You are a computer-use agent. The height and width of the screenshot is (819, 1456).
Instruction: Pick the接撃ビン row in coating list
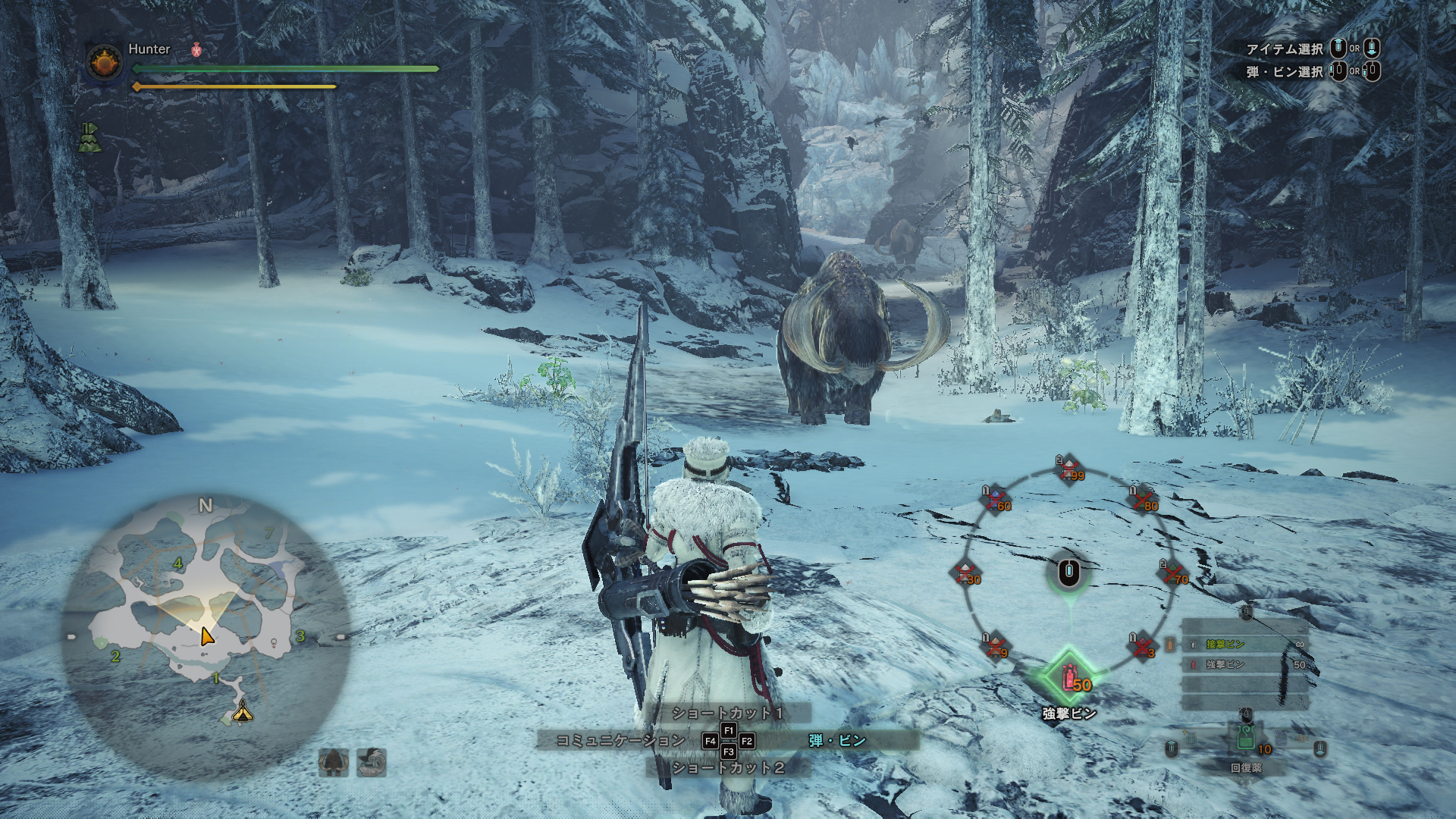pyautogui.click(x=1244, y=644)
